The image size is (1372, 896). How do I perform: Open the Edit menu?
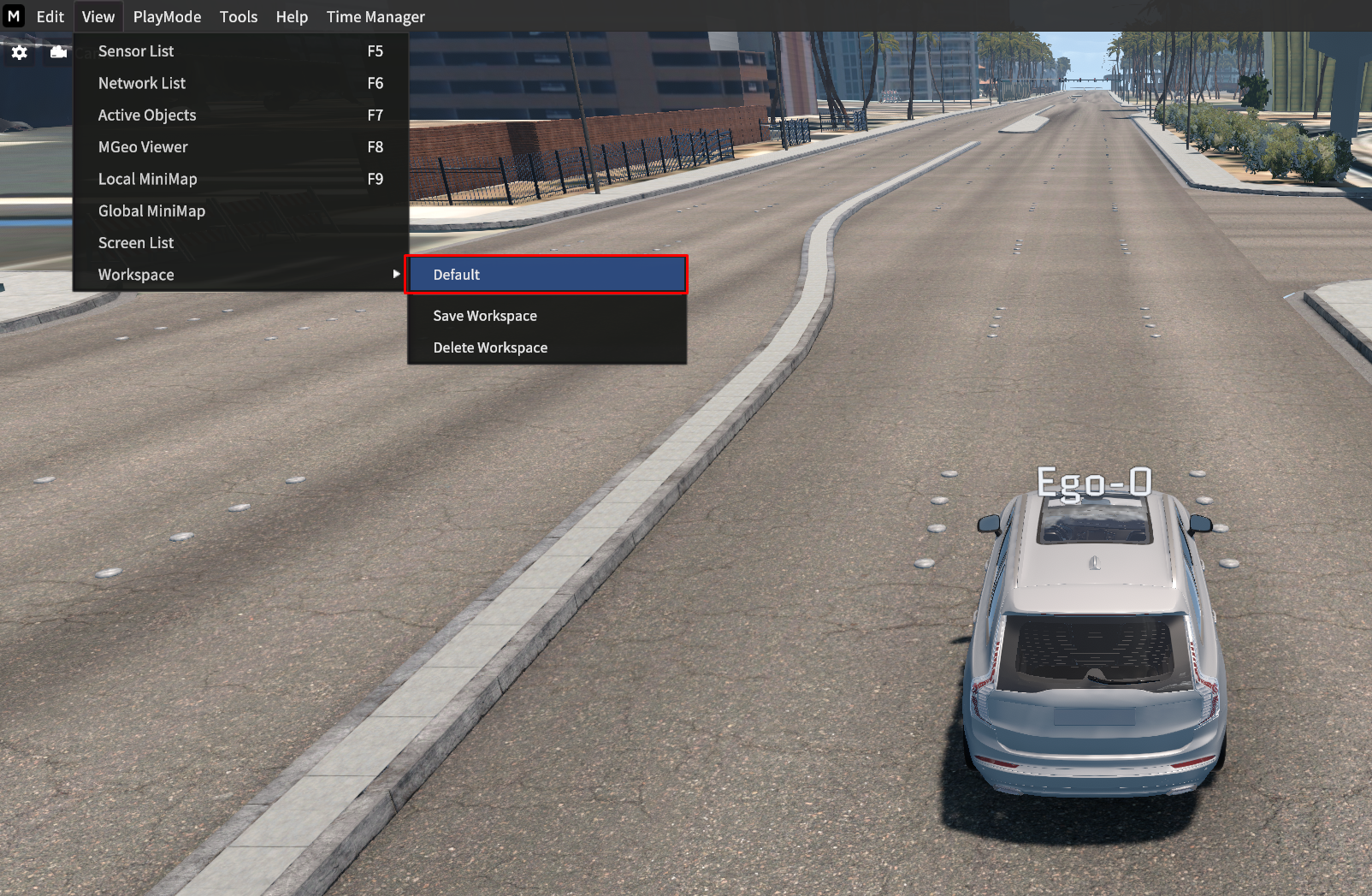pos(50,17)
